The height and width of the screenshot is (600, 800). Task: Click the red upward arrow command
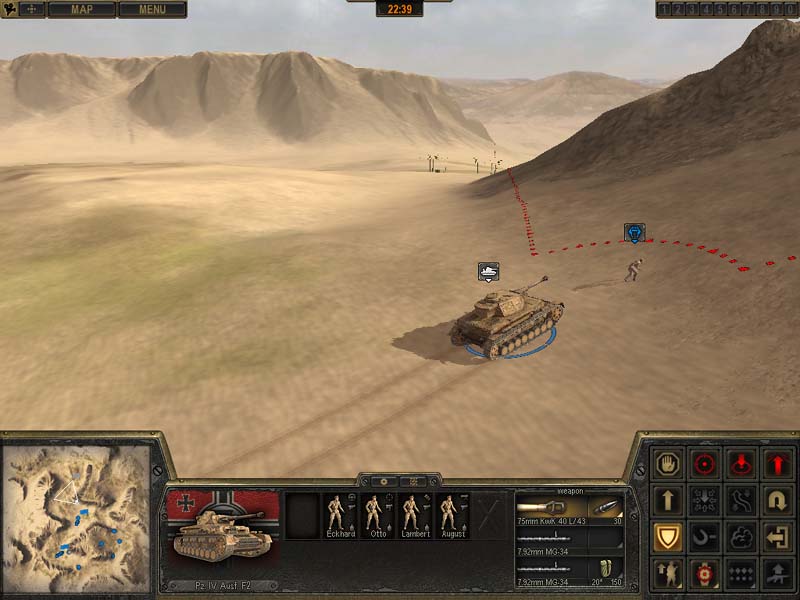point(779,464)
